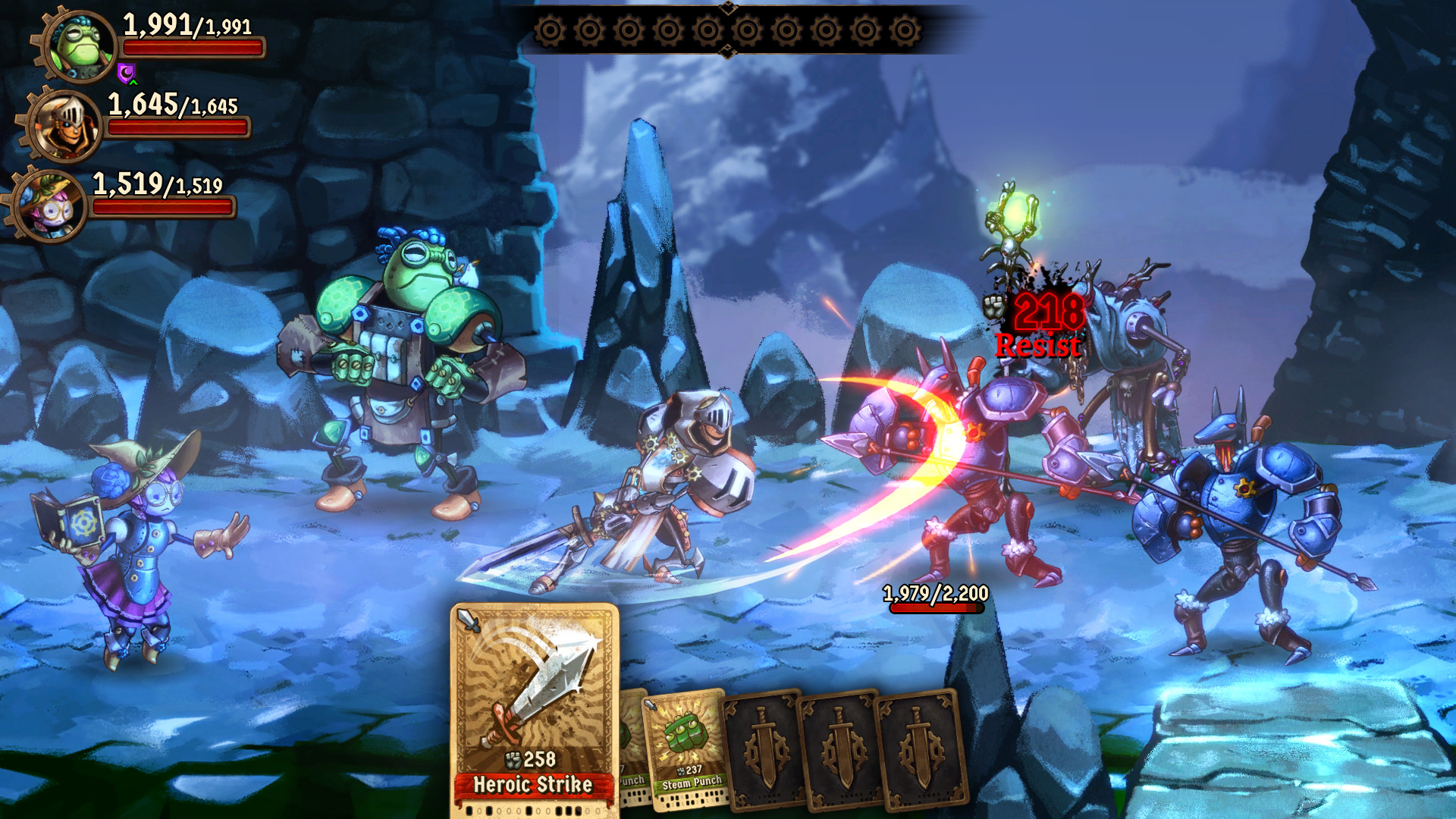This screenshot has width=1456, height=819.
Task: Play the Steam Punch card
Action: [x=686, y=747]
